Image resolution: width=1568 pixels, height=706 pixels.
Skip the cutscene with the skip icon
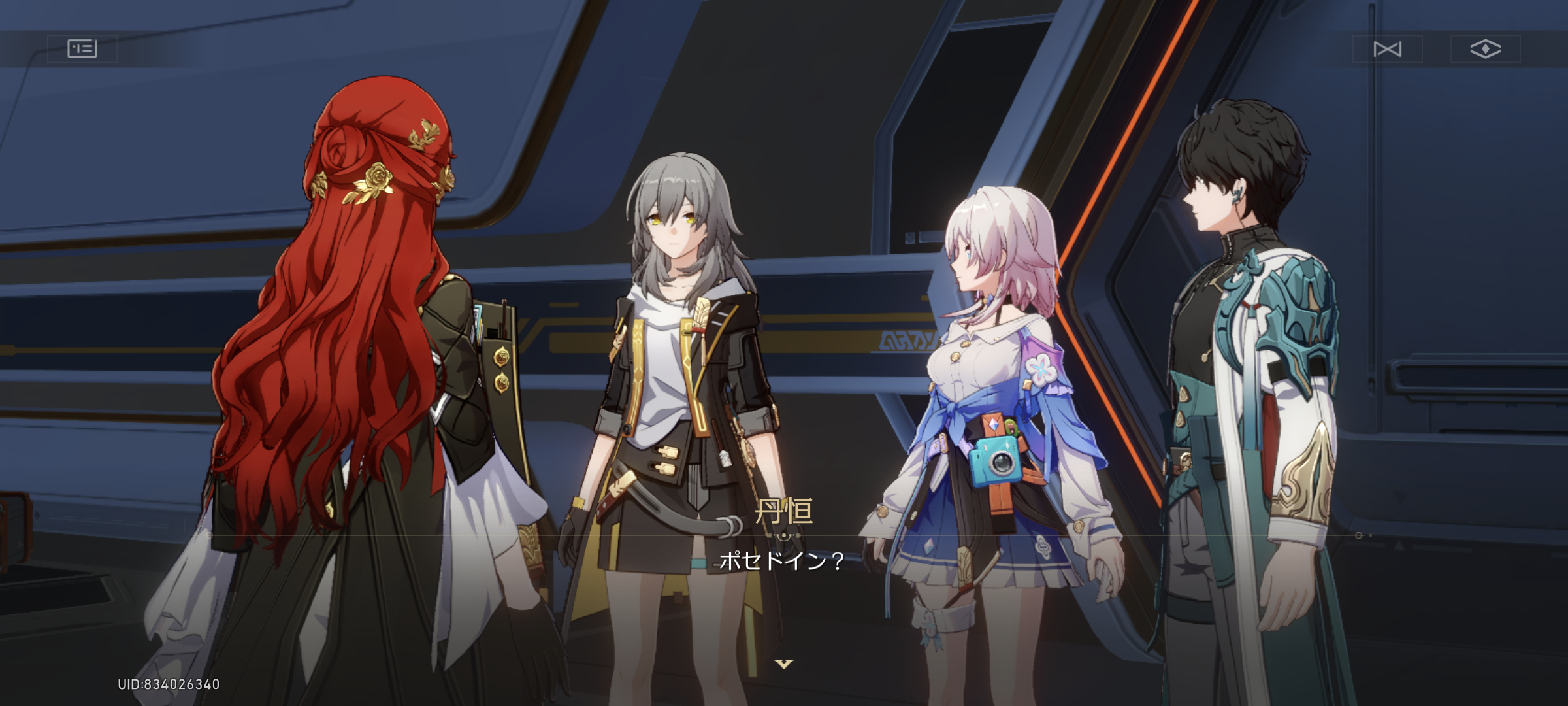click(1387, 49)
